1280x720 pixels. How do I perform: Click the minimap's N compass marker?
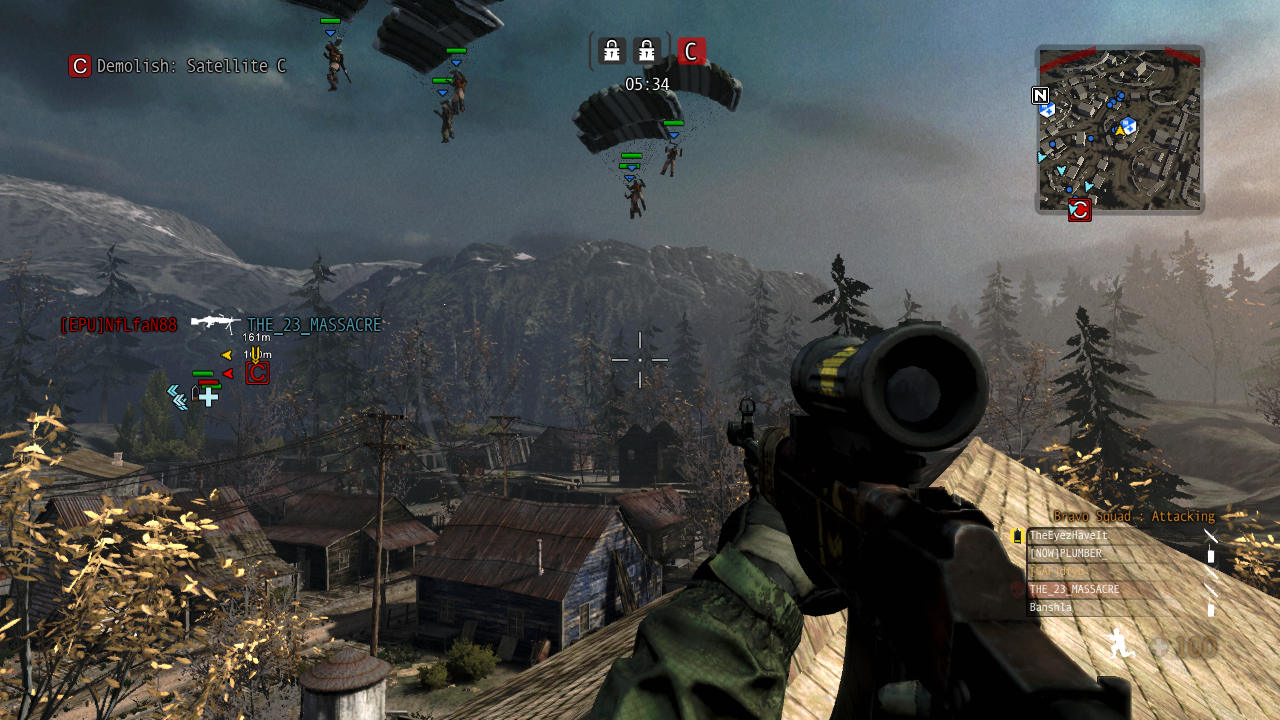pos(1040,96)
